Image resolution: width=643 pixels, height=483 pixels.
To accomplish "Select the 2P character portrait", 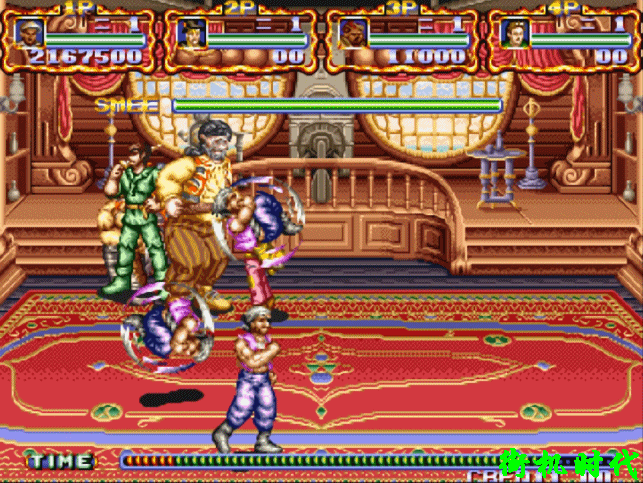I will (189, 32).
